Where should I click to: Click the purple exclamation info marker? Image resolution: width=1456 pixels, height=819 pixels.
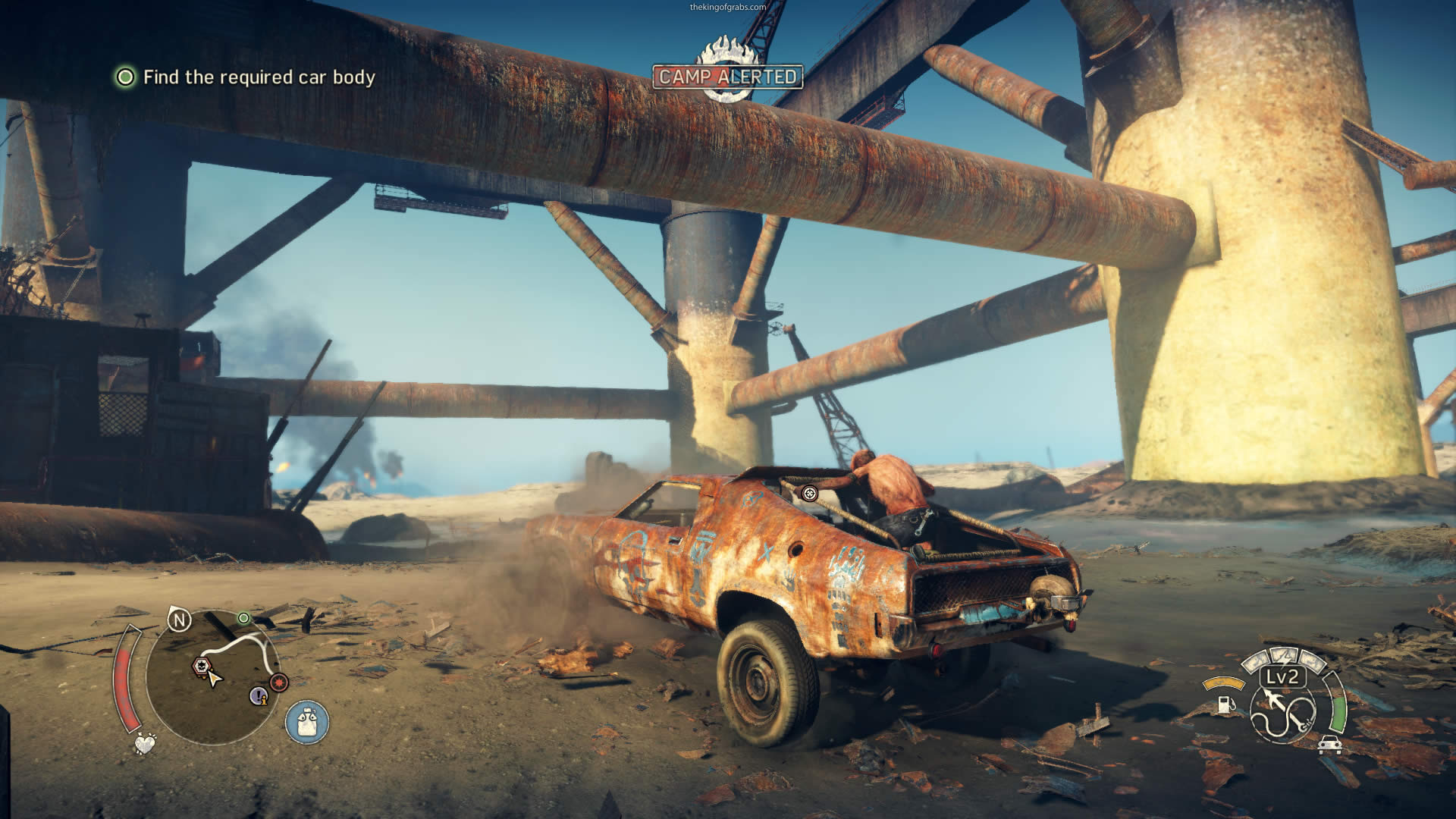[259, 695]
